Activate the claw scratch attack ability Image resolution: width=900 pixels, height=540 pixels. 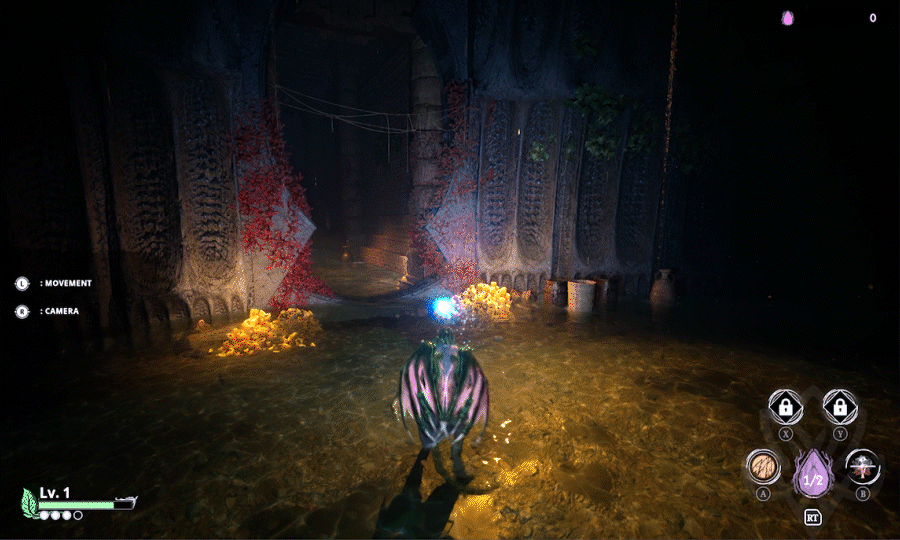point(762,467)
